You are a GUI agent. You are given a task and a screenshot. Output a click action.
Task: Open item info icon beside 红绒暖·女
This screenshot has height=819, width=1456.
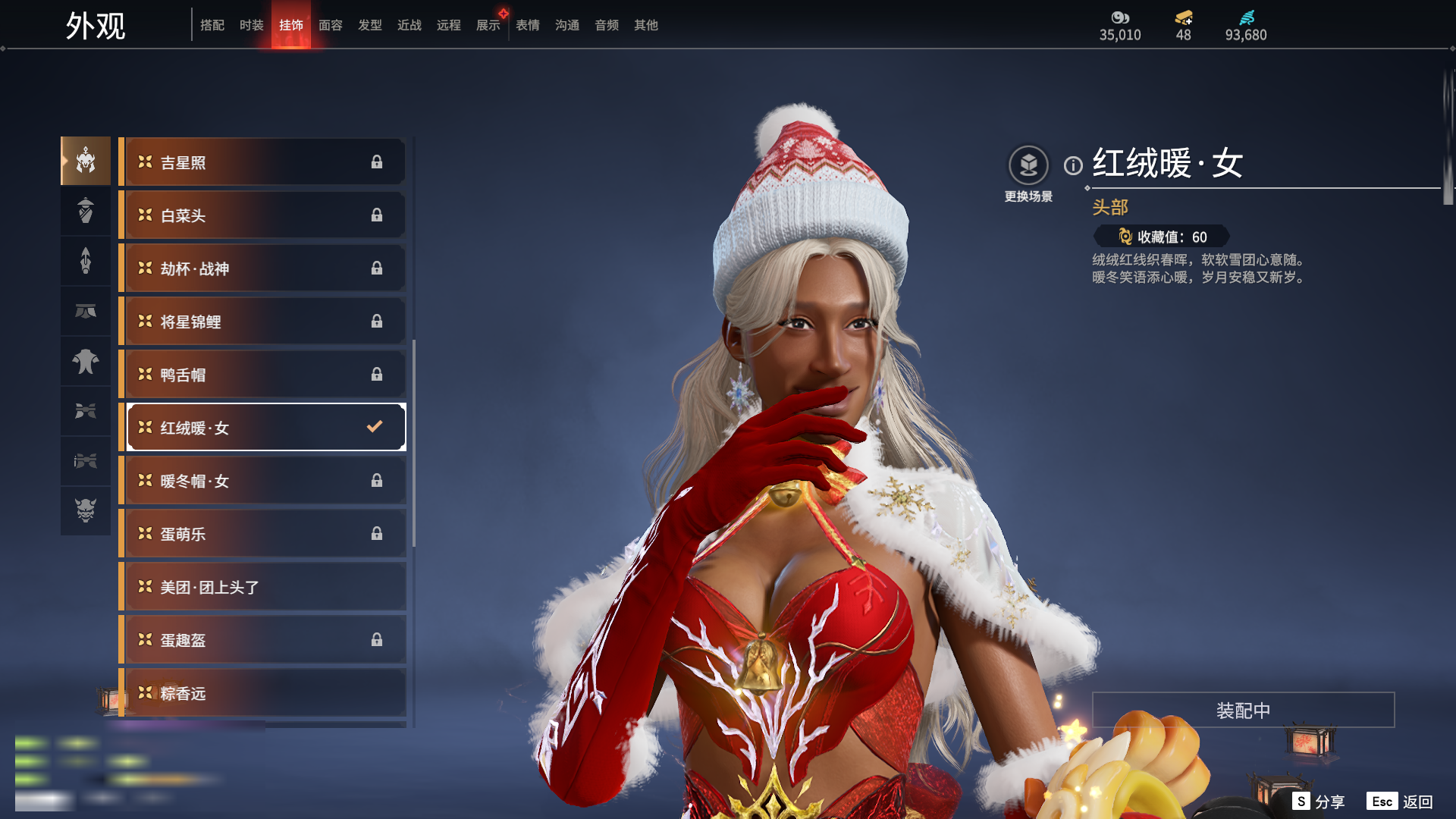point(1073,165)
